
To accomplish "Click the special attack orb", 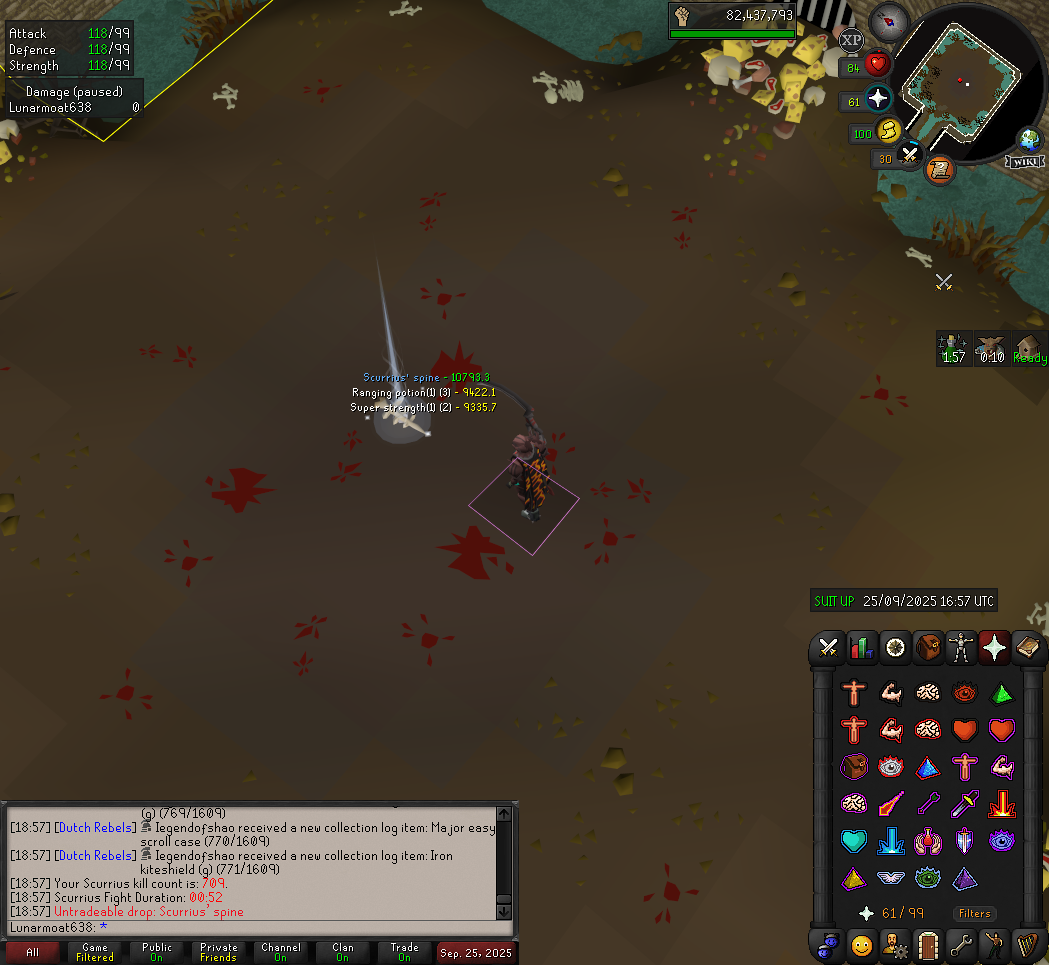I will 909,156.
